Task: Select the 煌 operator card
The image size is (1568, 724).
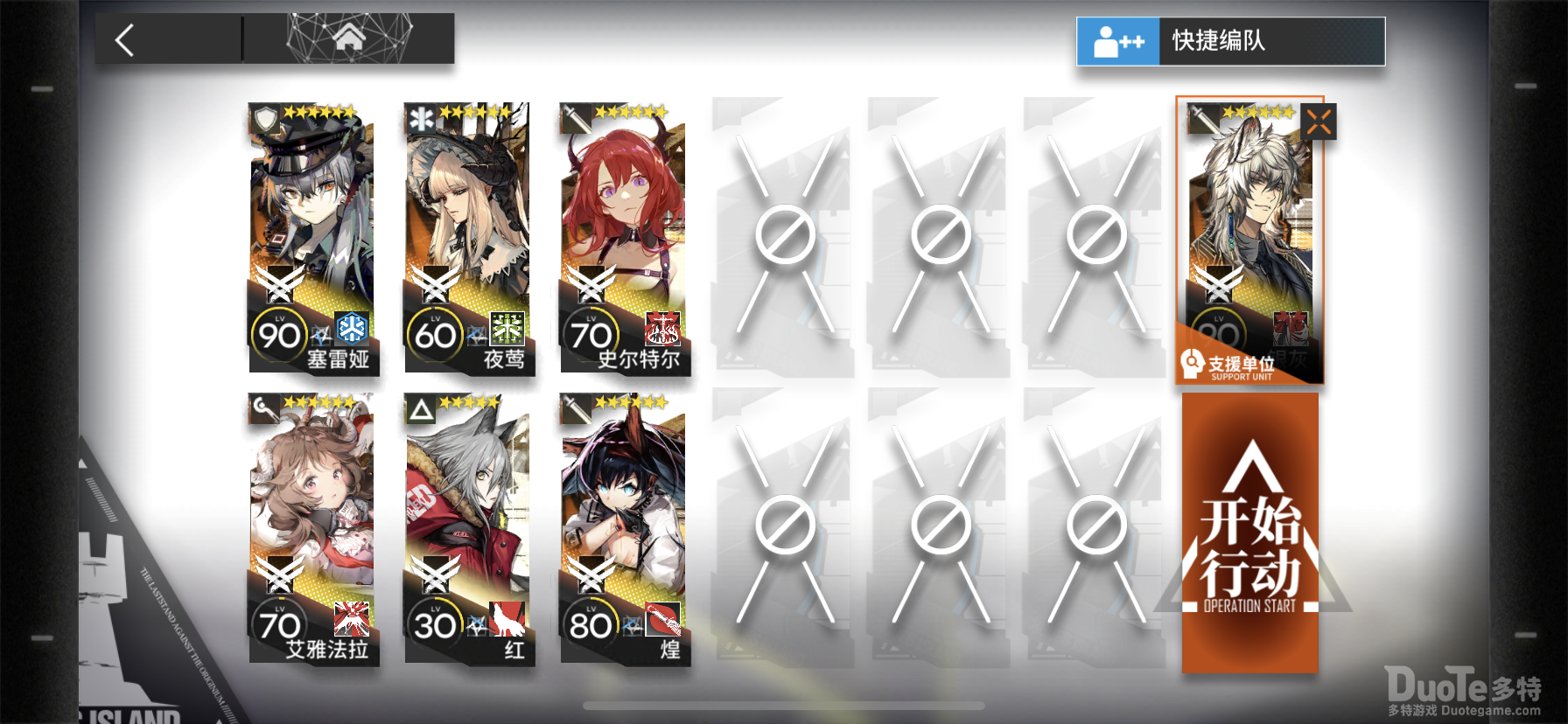Action: 624,529
